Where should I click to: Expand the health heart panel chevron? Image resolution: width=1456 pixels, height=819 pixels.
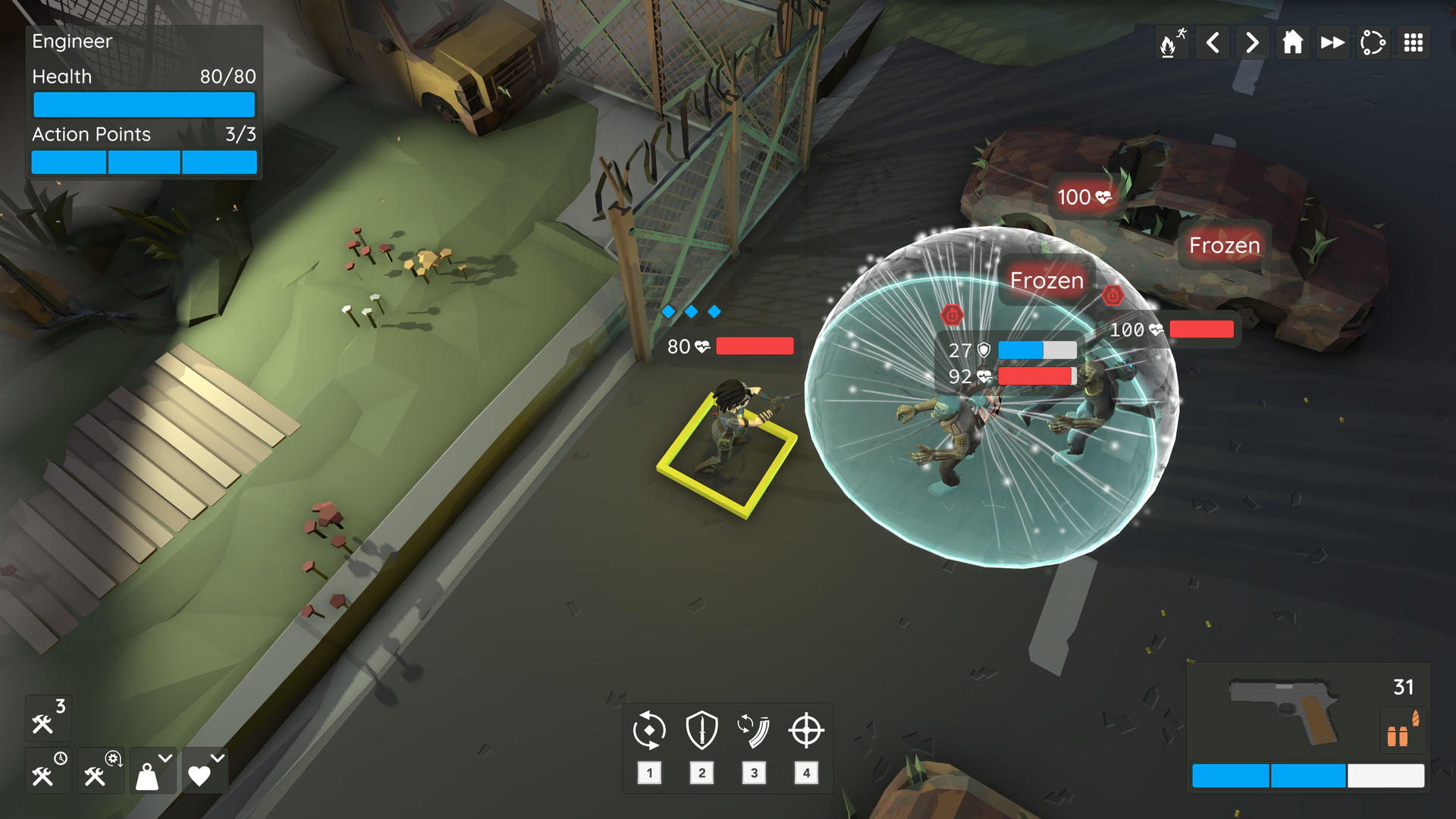(216, 757)
